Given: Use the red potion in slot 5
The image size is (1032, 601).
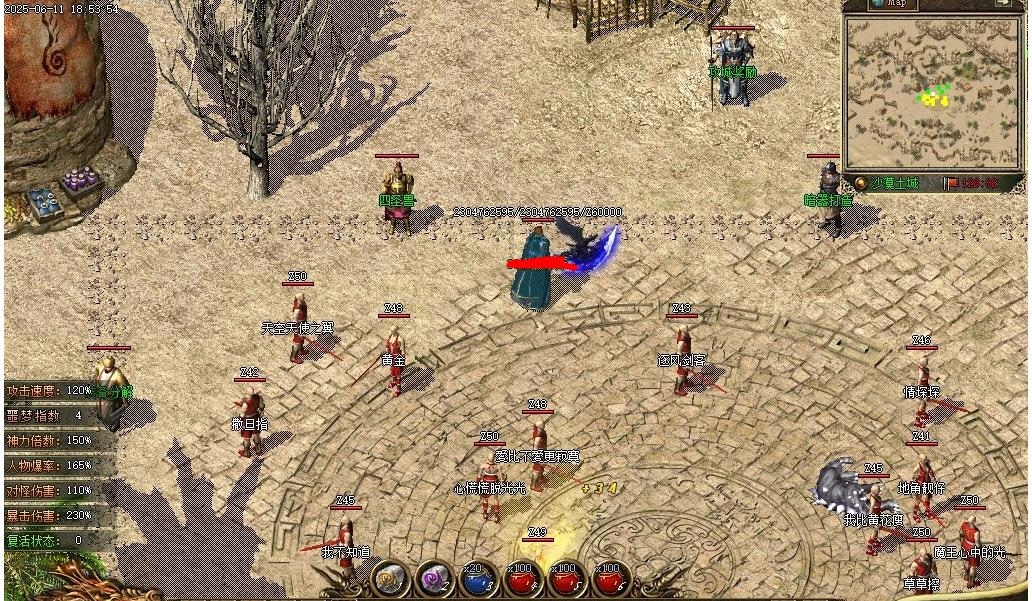Looking at the screenshot, I should tap(568, 579).
